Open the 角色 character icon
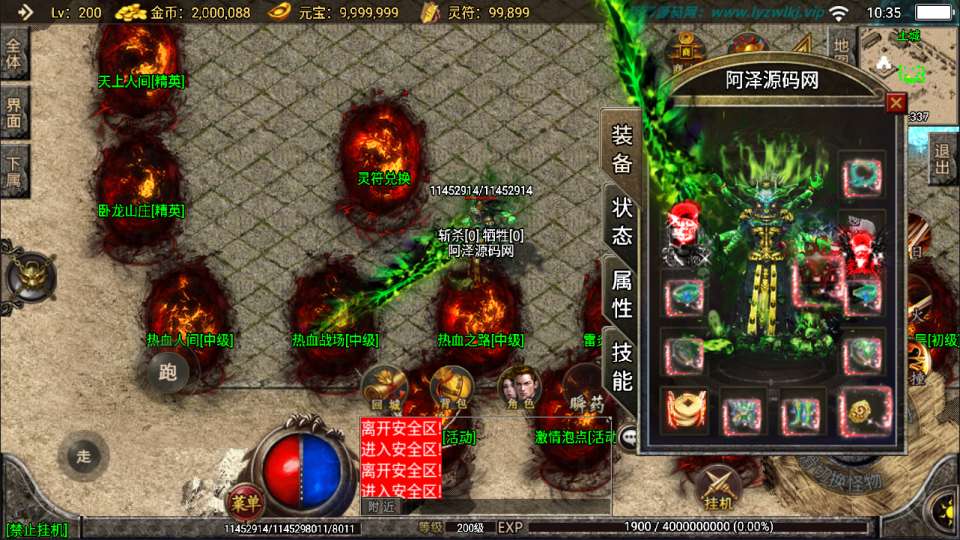 coord(520,387)
